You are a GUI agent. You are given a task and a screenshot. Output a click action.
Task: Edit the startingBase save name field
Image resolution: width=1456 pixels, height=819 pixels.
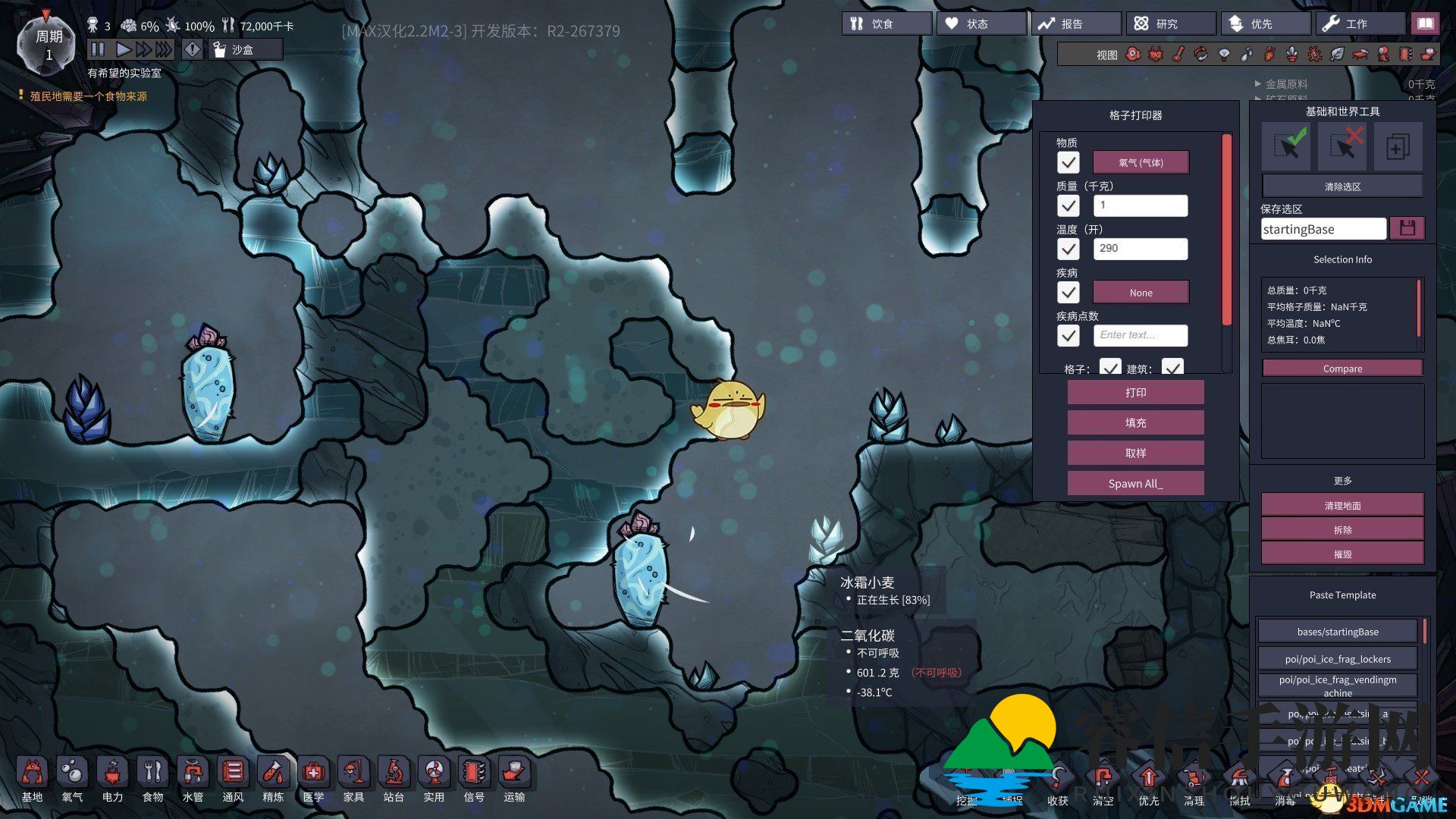(1323, 229)
